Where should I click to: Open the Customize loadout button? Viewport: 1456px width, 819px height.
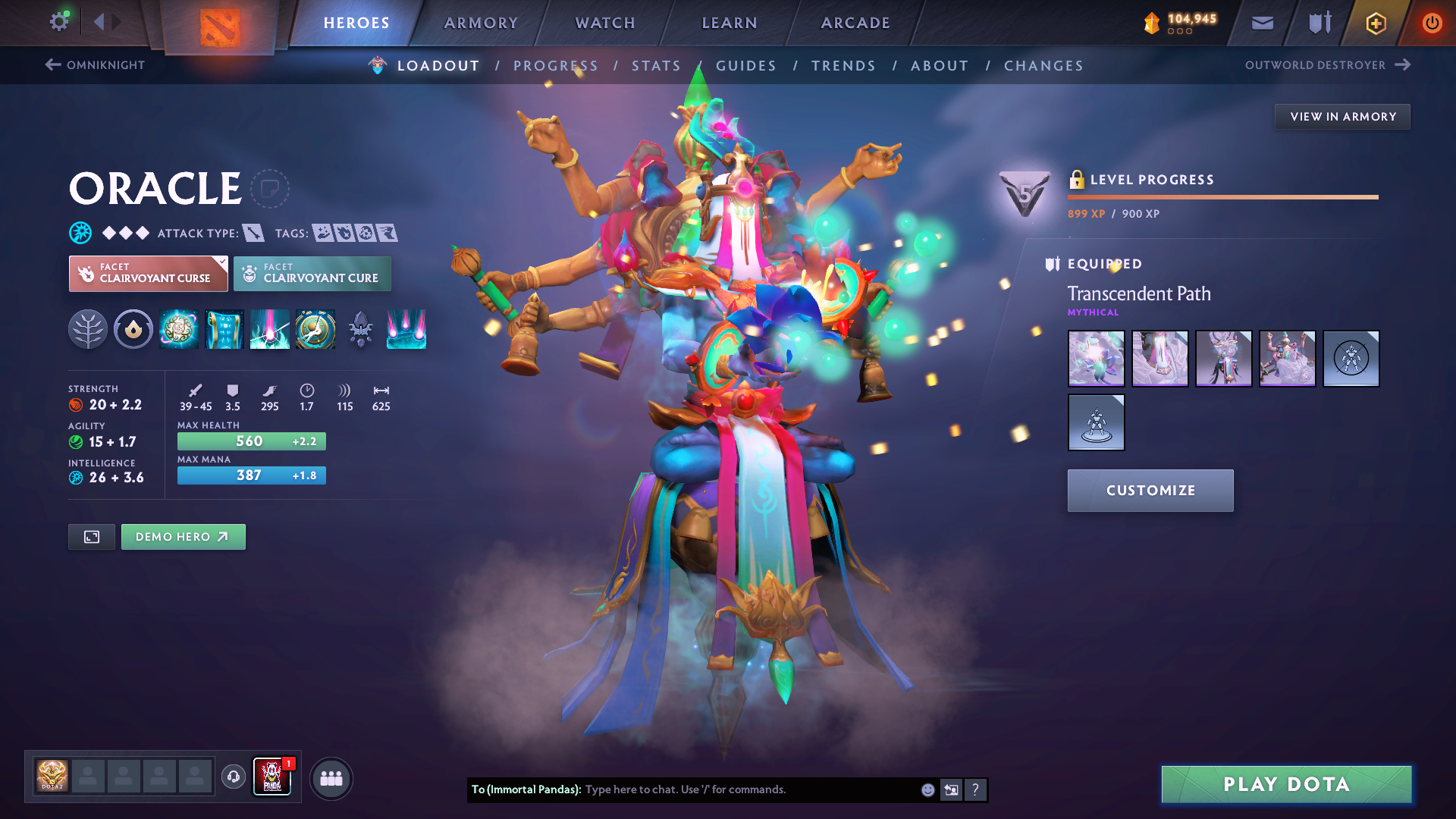[x=1150, y=491]
